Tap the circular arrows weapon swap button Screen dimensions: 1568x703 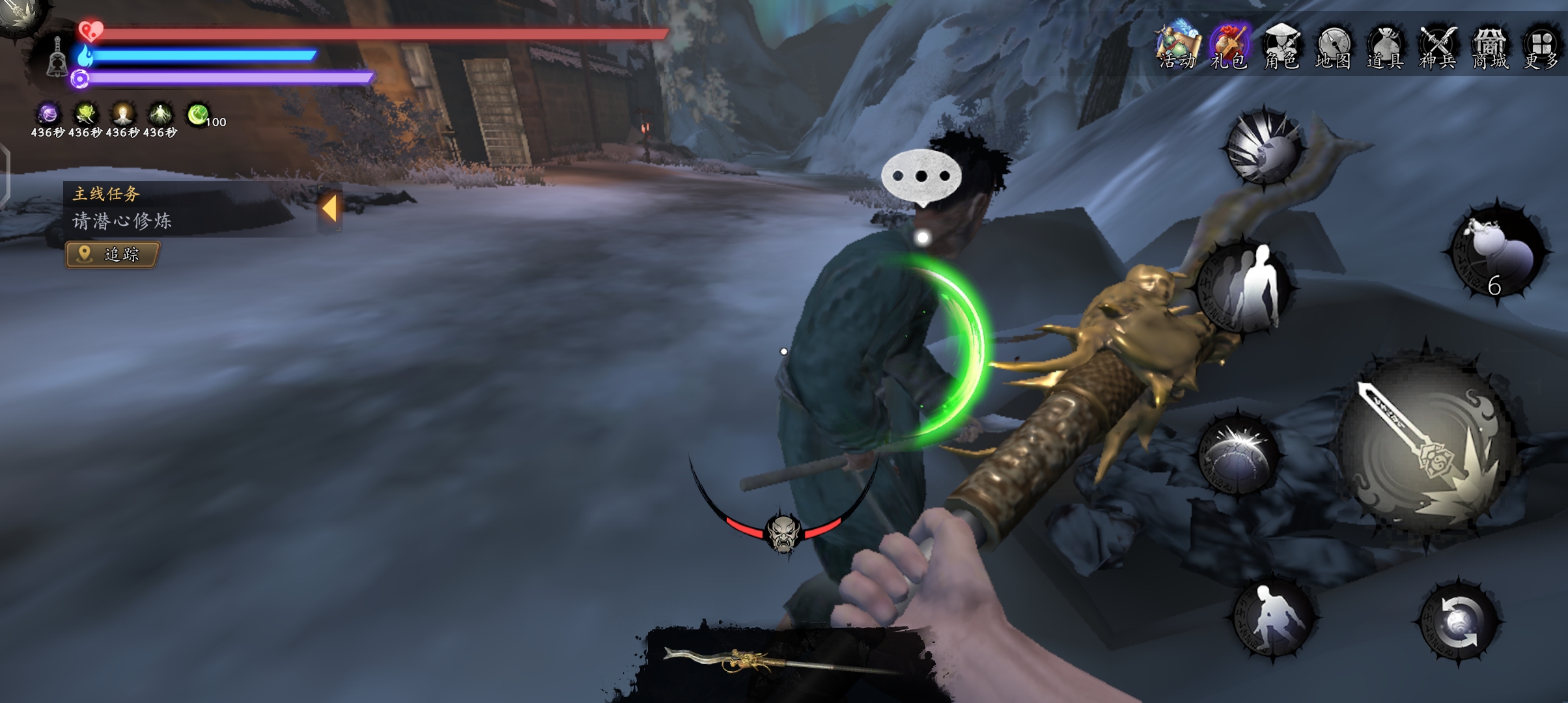tap(1459, 622)
